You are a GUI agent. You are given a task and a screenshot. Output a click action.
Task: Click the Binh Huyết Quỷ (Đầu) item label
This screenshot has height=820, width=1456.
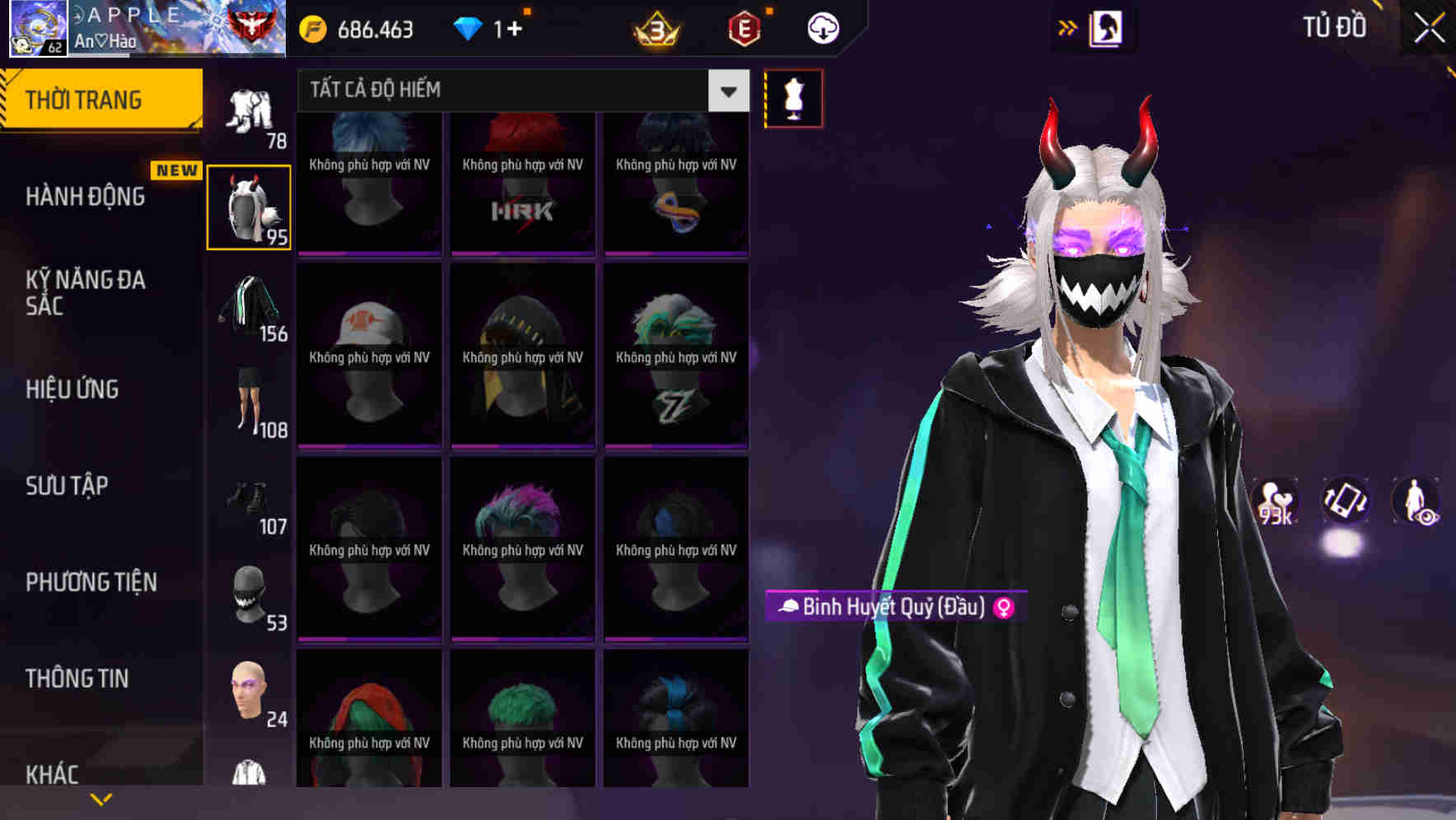885,608
